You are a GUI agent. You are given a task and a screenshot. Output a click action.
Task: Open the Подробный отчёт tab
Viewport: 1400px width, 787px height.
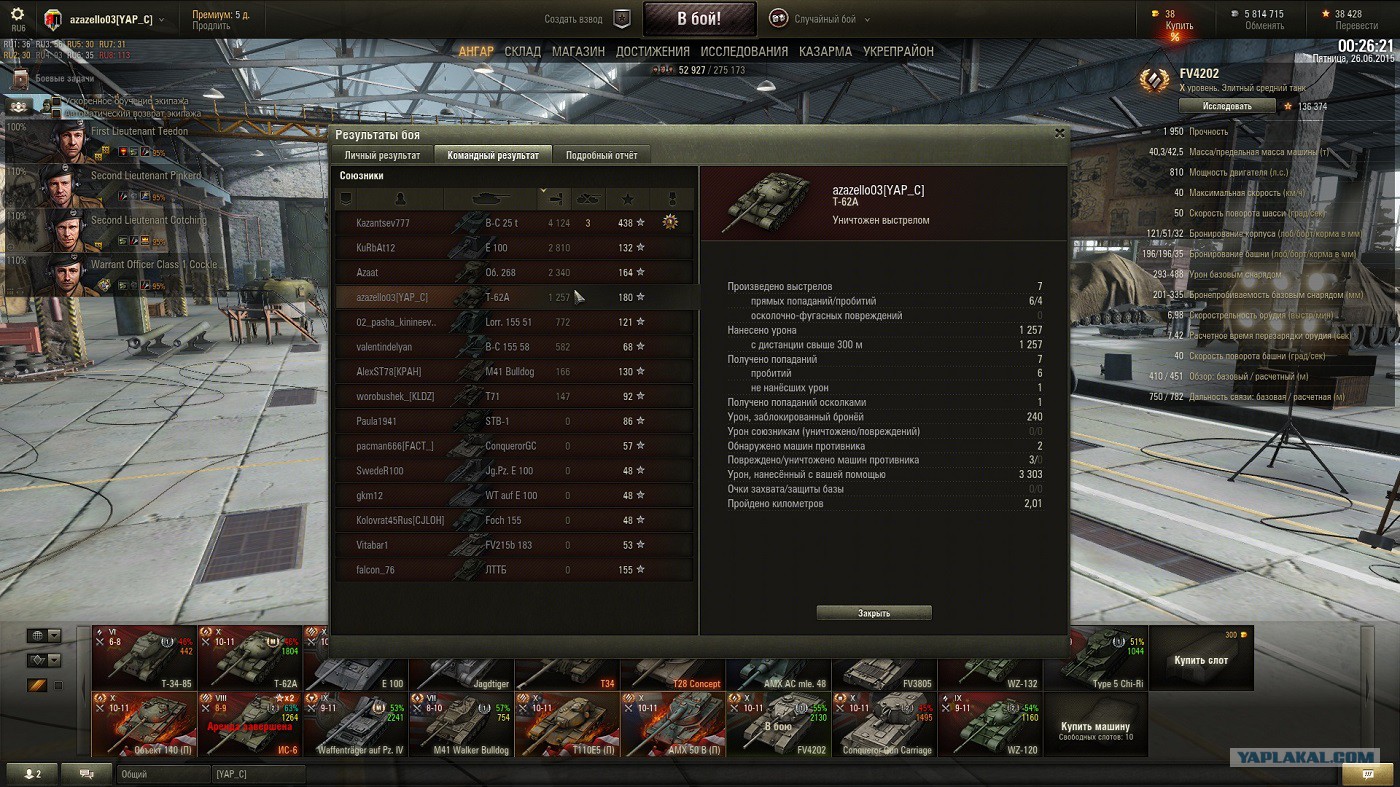click(x=601, y=155)
